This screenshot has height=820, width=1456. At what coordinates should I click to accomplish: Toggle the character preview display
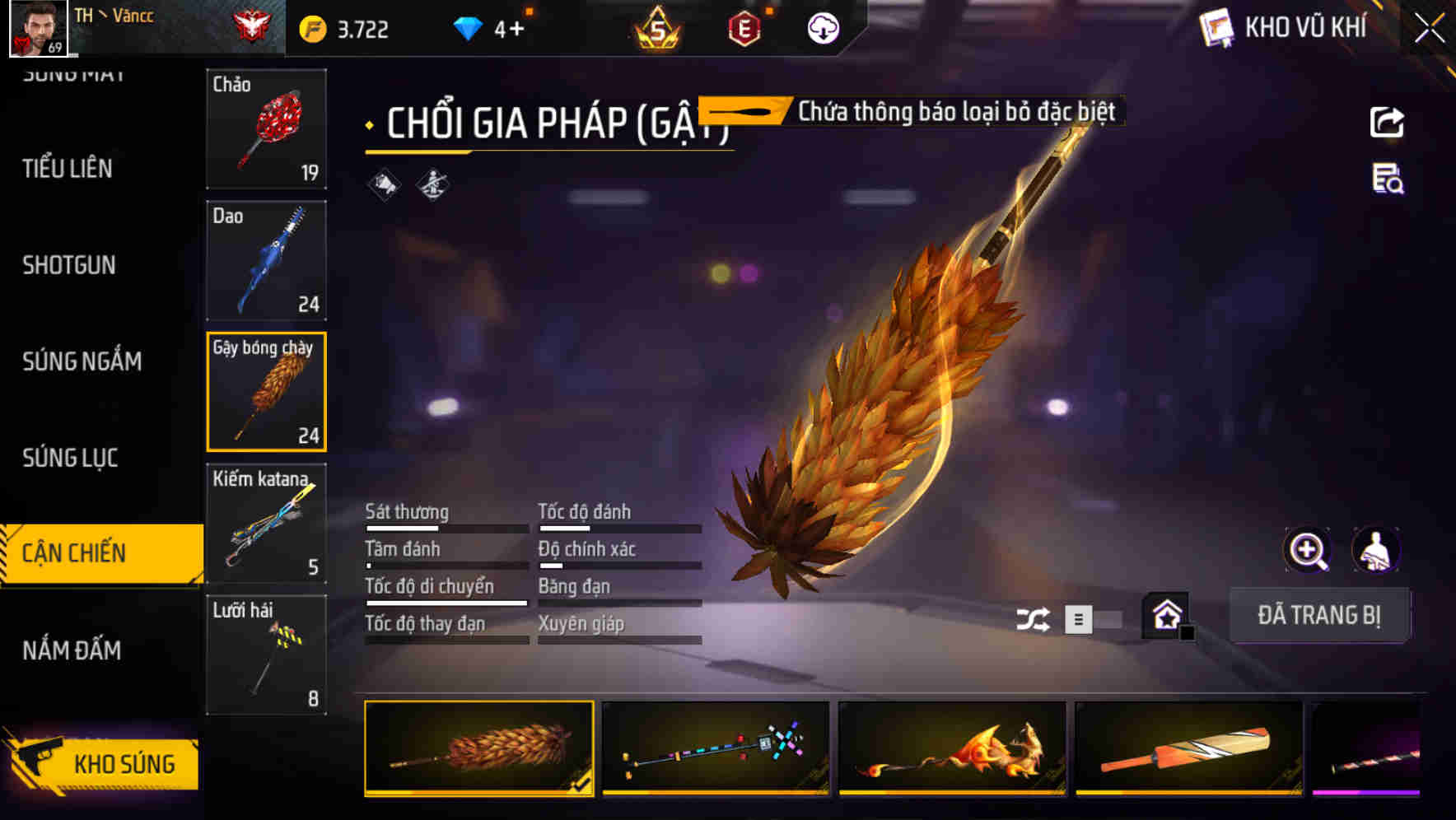pos(1377,550)
